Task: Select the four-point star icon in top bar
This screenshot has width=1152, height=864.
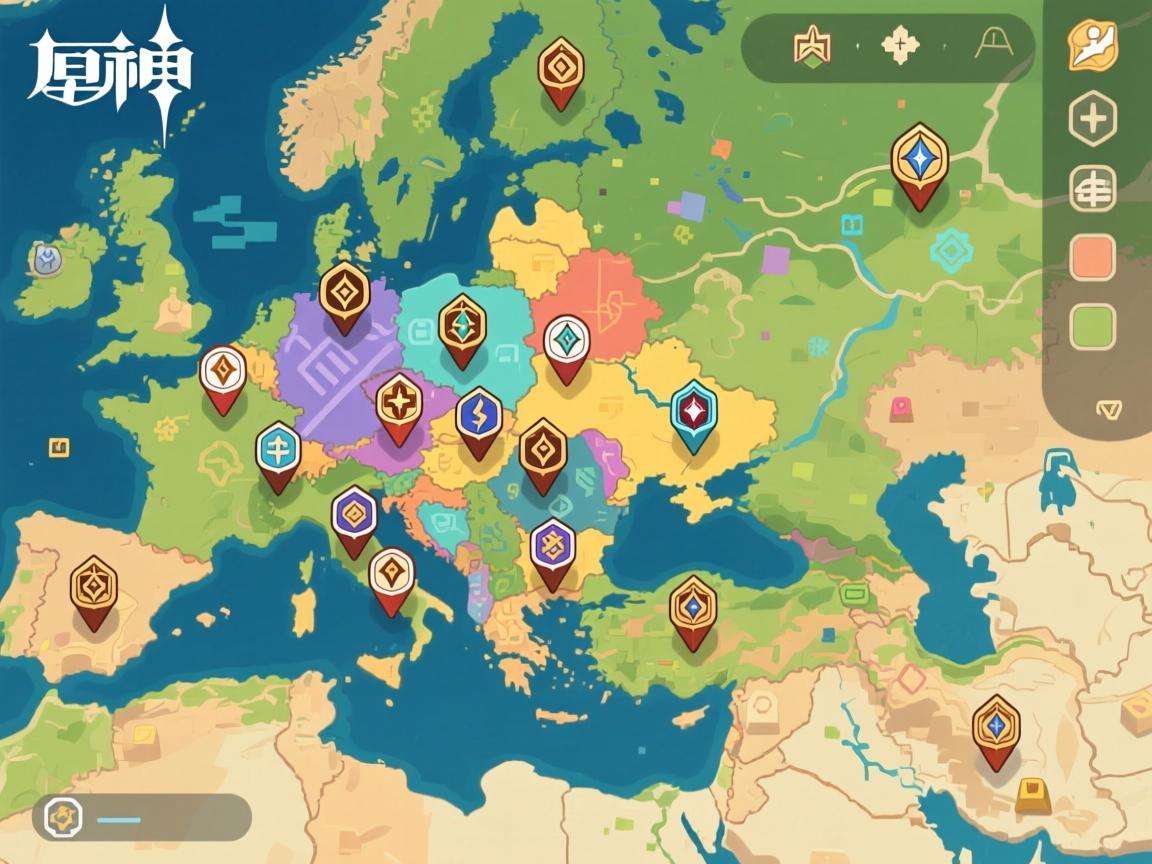Action: tap(901, 46)
